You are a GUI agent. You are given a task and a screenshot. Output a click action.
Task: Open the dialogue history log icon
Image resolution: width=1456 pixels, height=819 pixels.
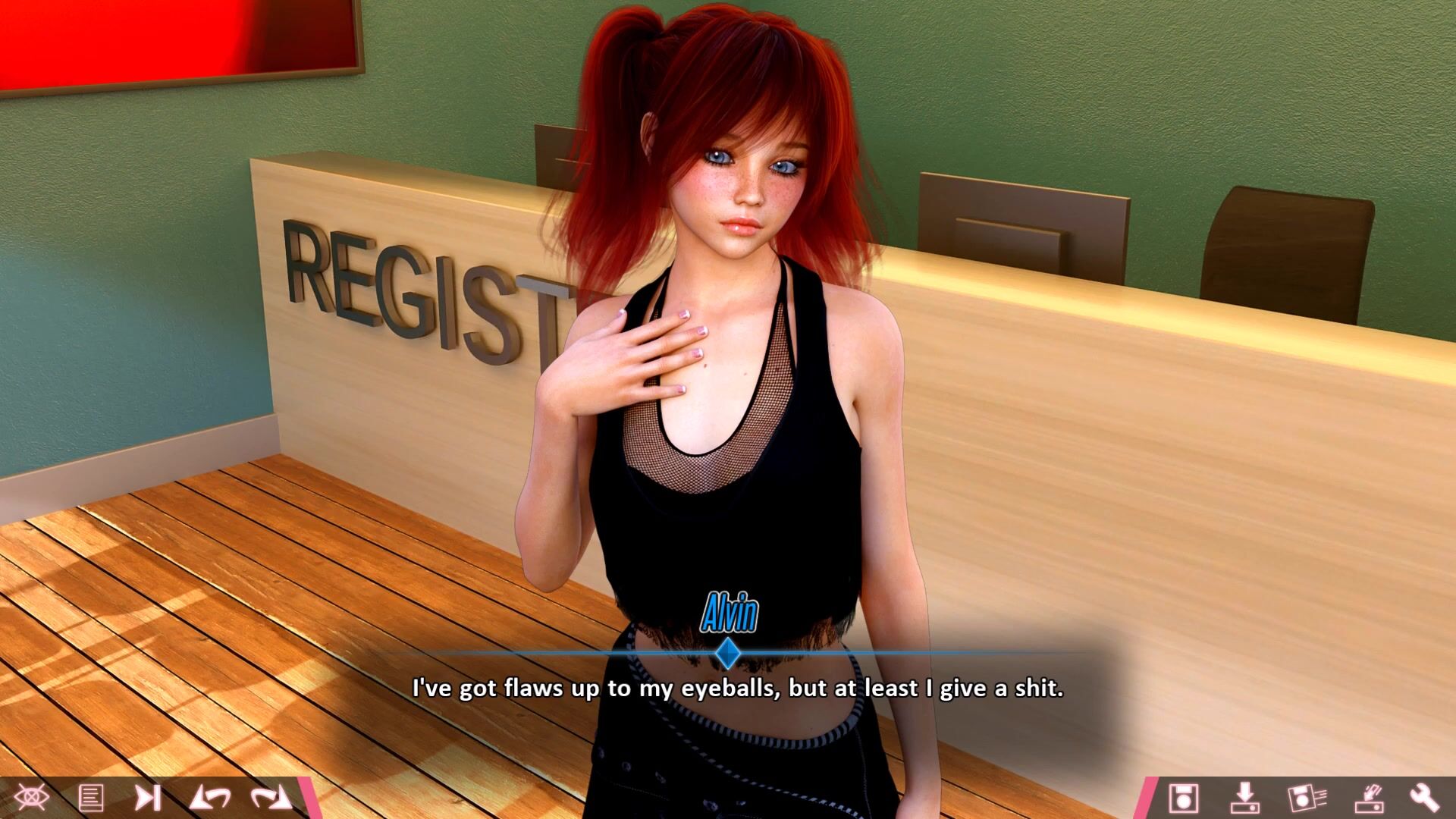click(x=91, y=798)
